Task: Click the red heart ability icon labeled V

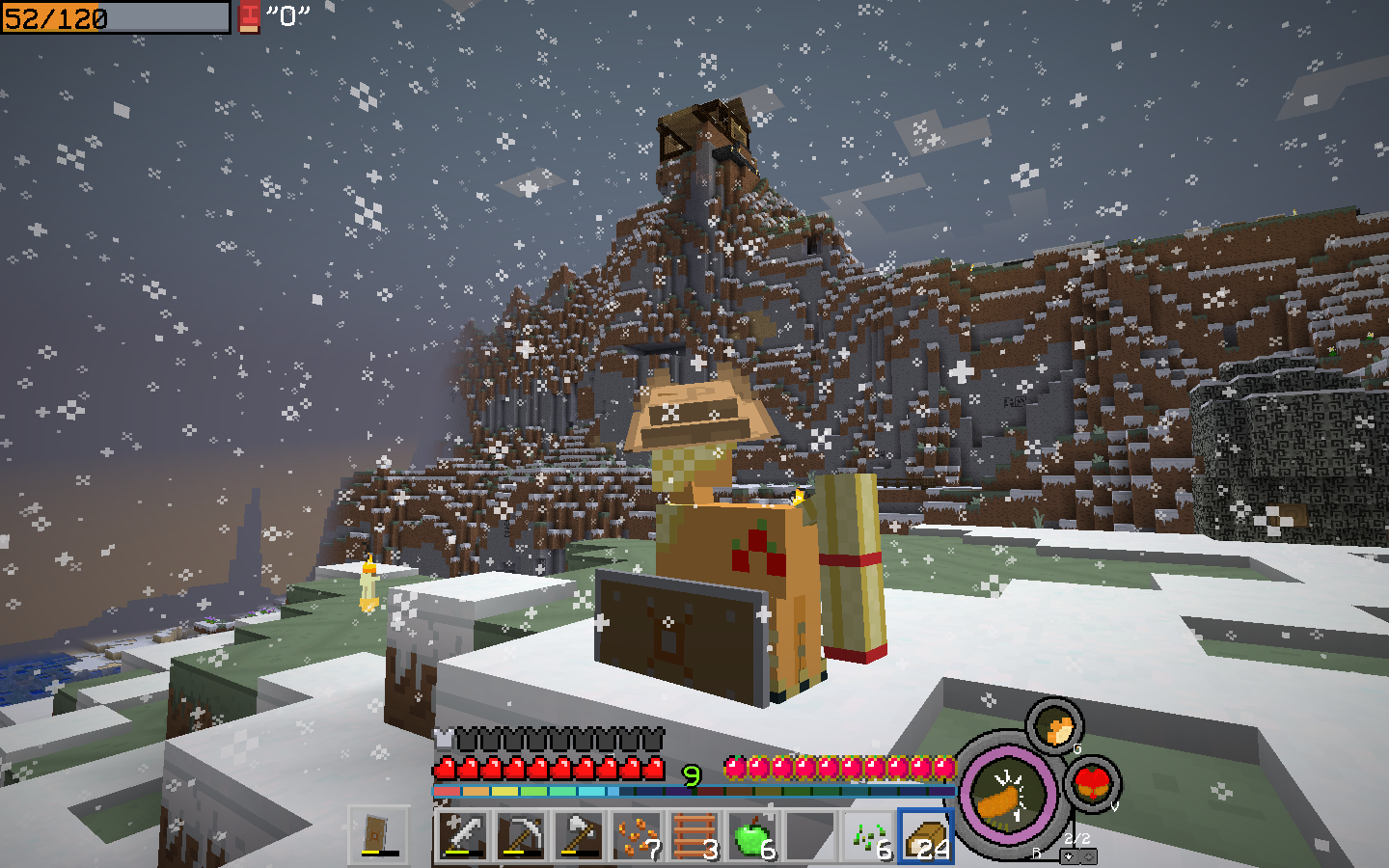Action: coord(1093,782)
